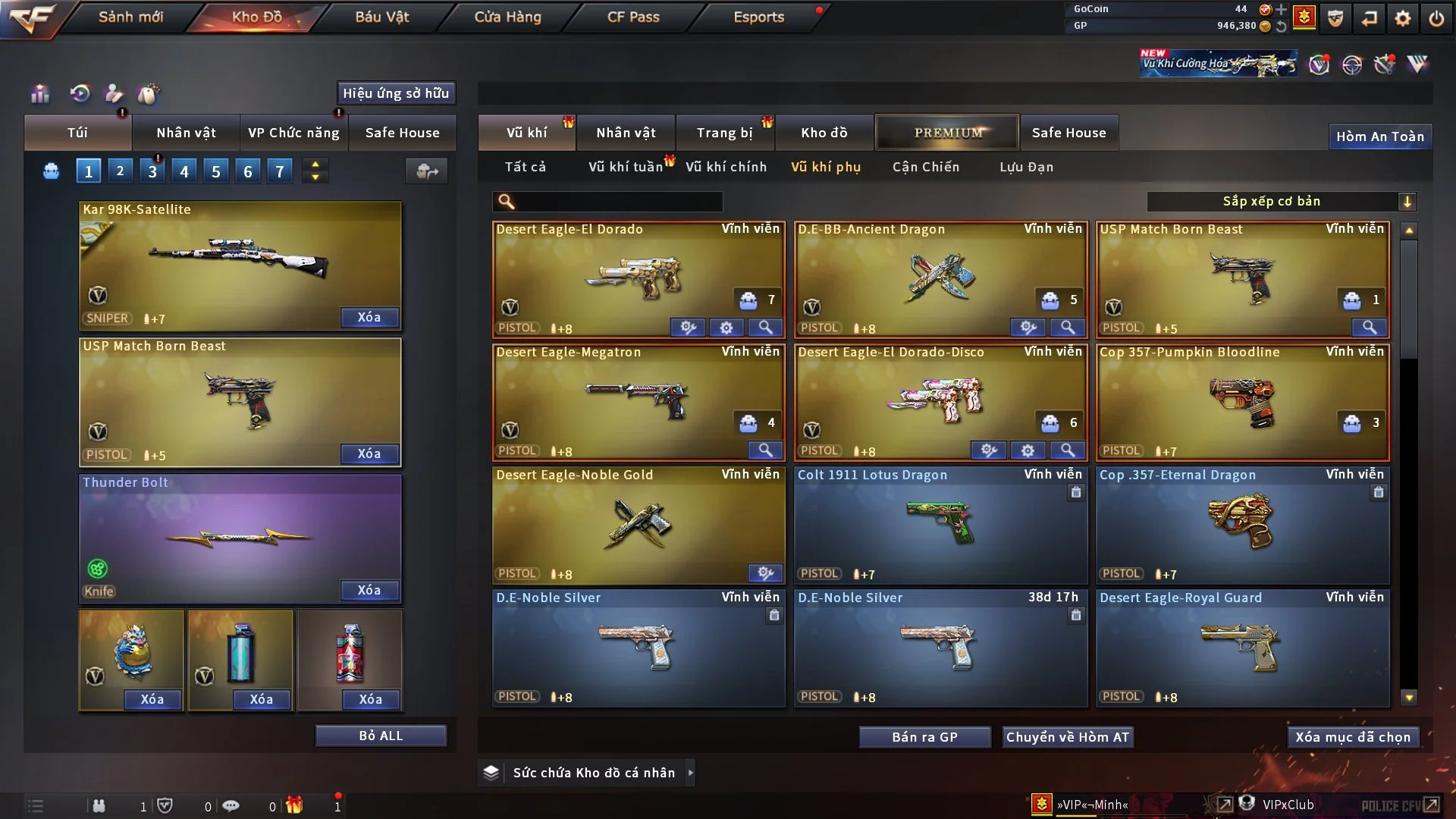This screenshot has width=1456, height=819.
Task: Show Vũ khí chính primary weapons
Action: coord(726,167)
